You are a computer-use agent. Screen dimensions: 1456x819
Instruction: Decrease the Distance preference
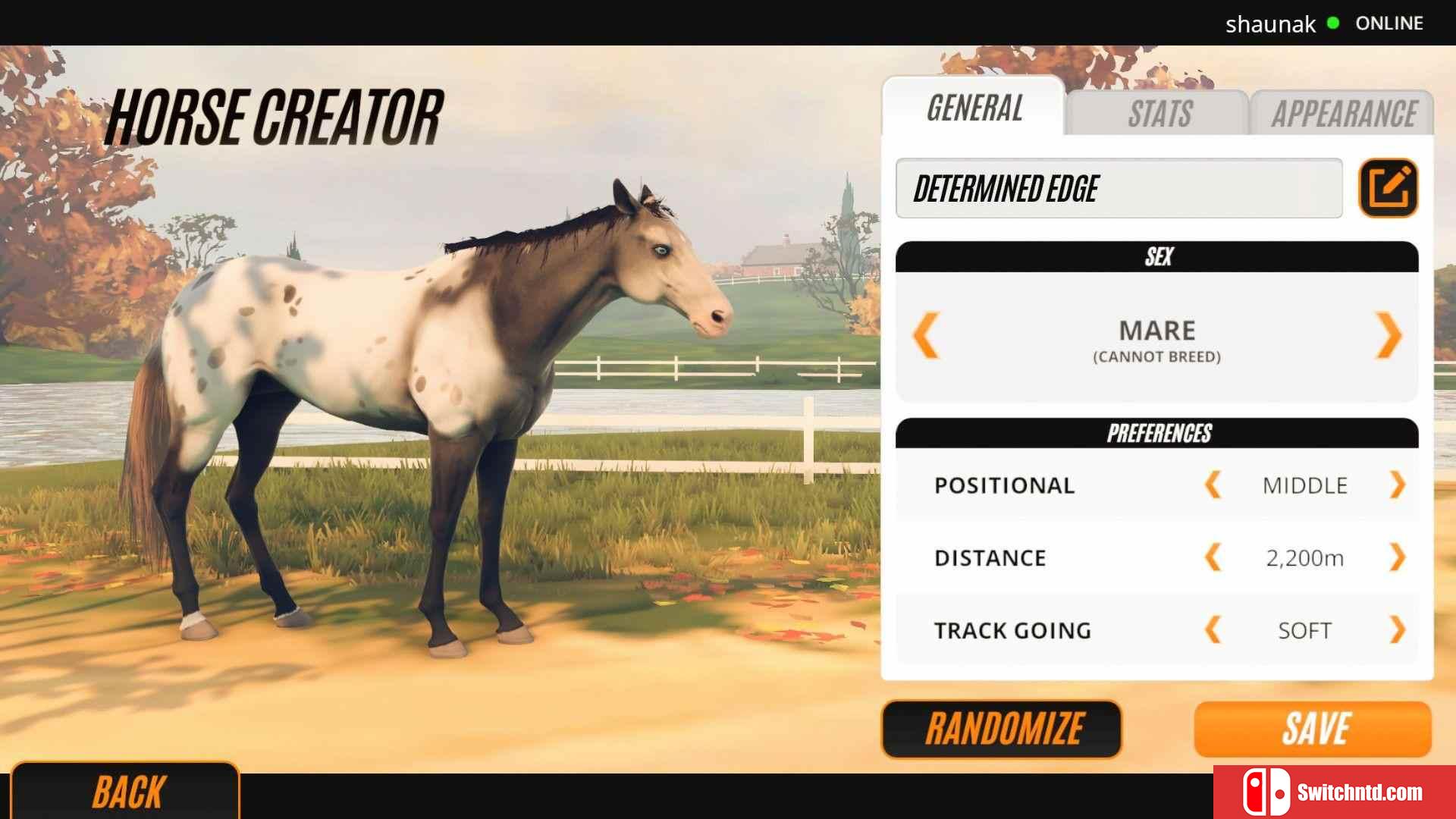[1213, 557]
